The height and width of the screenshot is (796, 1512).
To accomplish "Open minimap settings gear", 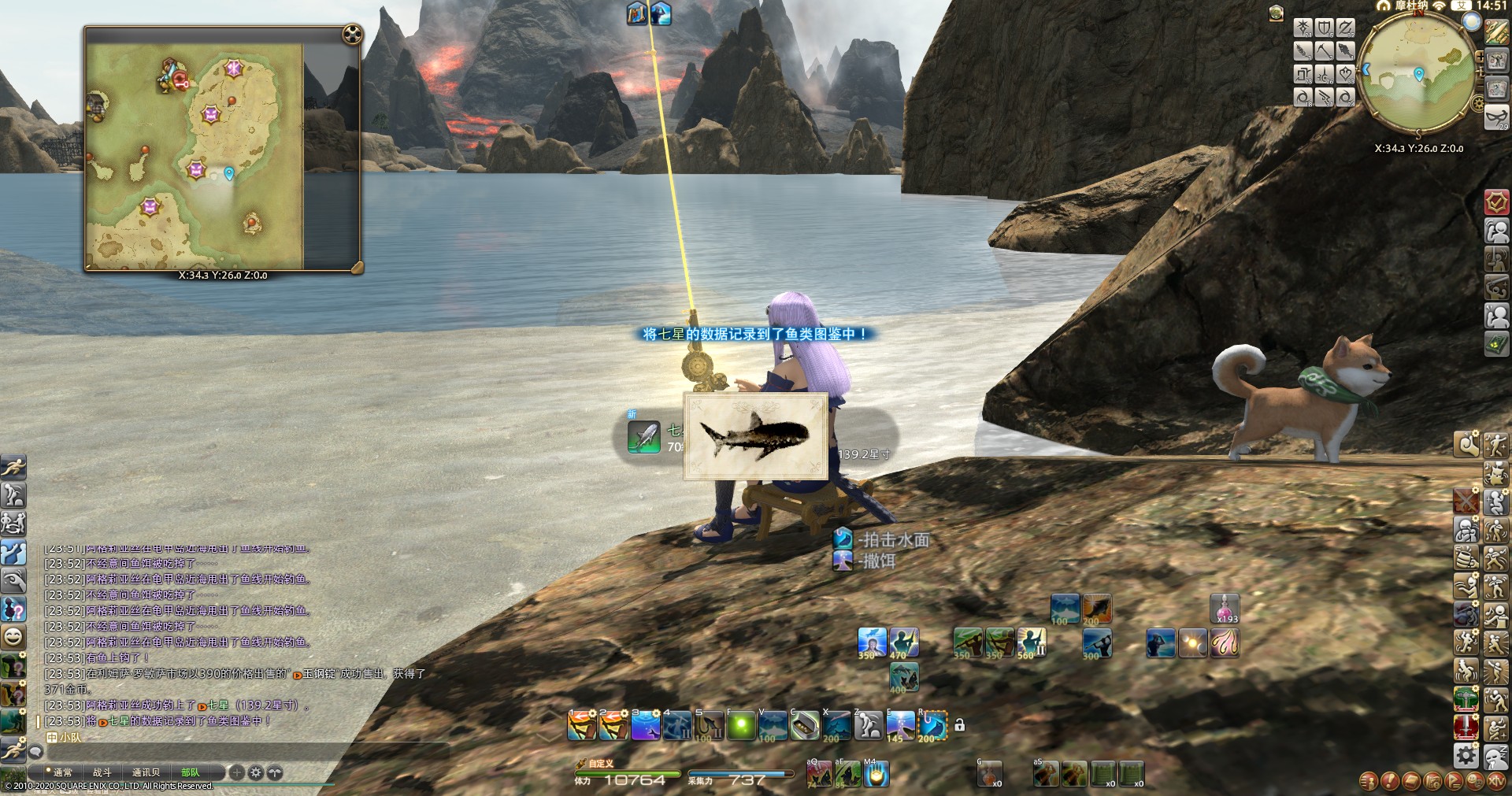I will pyautogui.click(x=1478, y=103).
